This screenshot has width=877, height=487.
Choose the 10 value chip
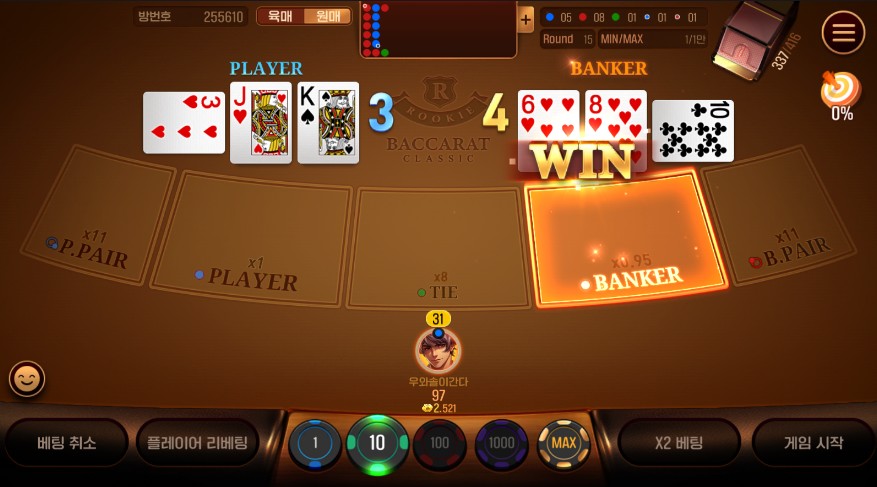[x=377, y=443]
